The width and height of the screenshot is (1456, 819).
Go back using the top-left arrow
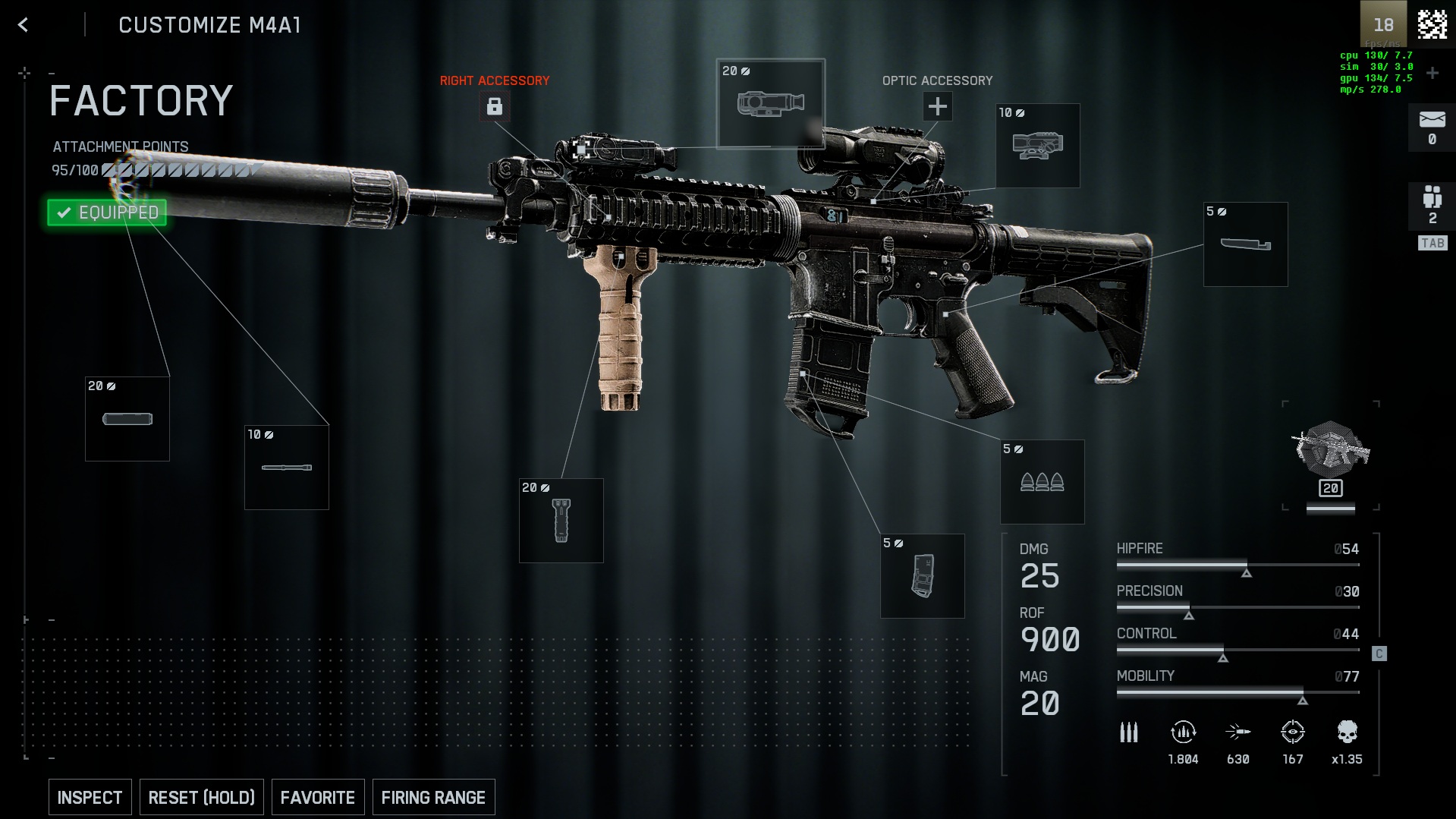pyautogui.click(x=24, y=25)
